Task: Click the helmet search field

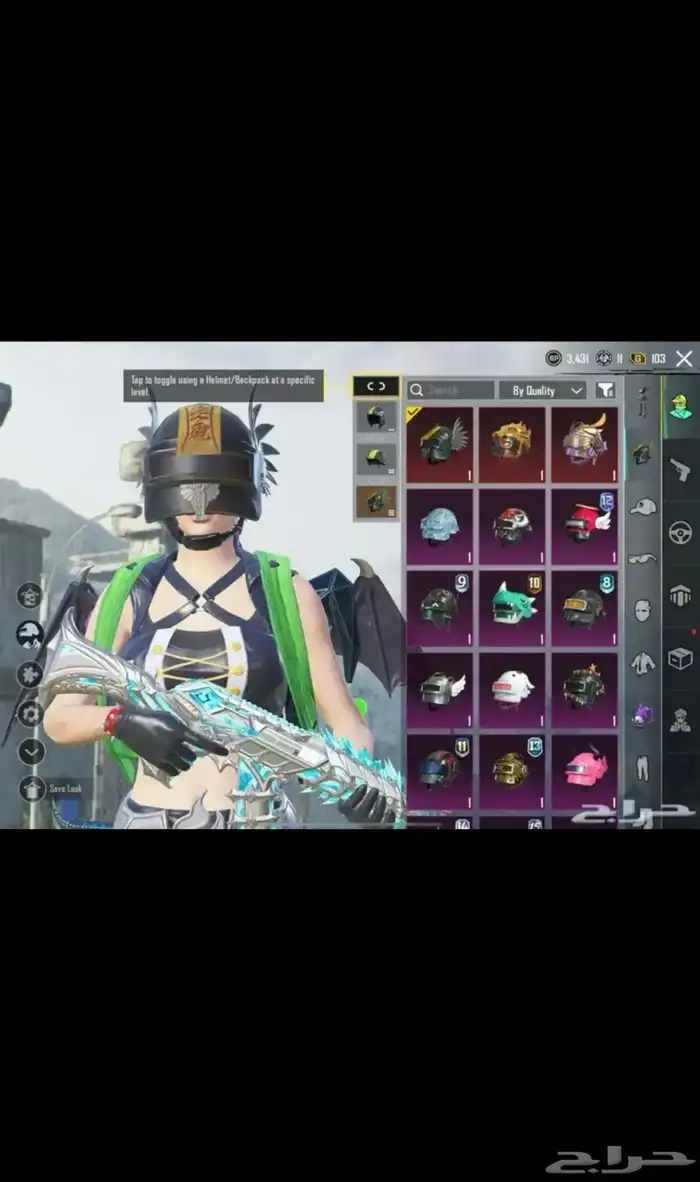Action: point(450,390)
